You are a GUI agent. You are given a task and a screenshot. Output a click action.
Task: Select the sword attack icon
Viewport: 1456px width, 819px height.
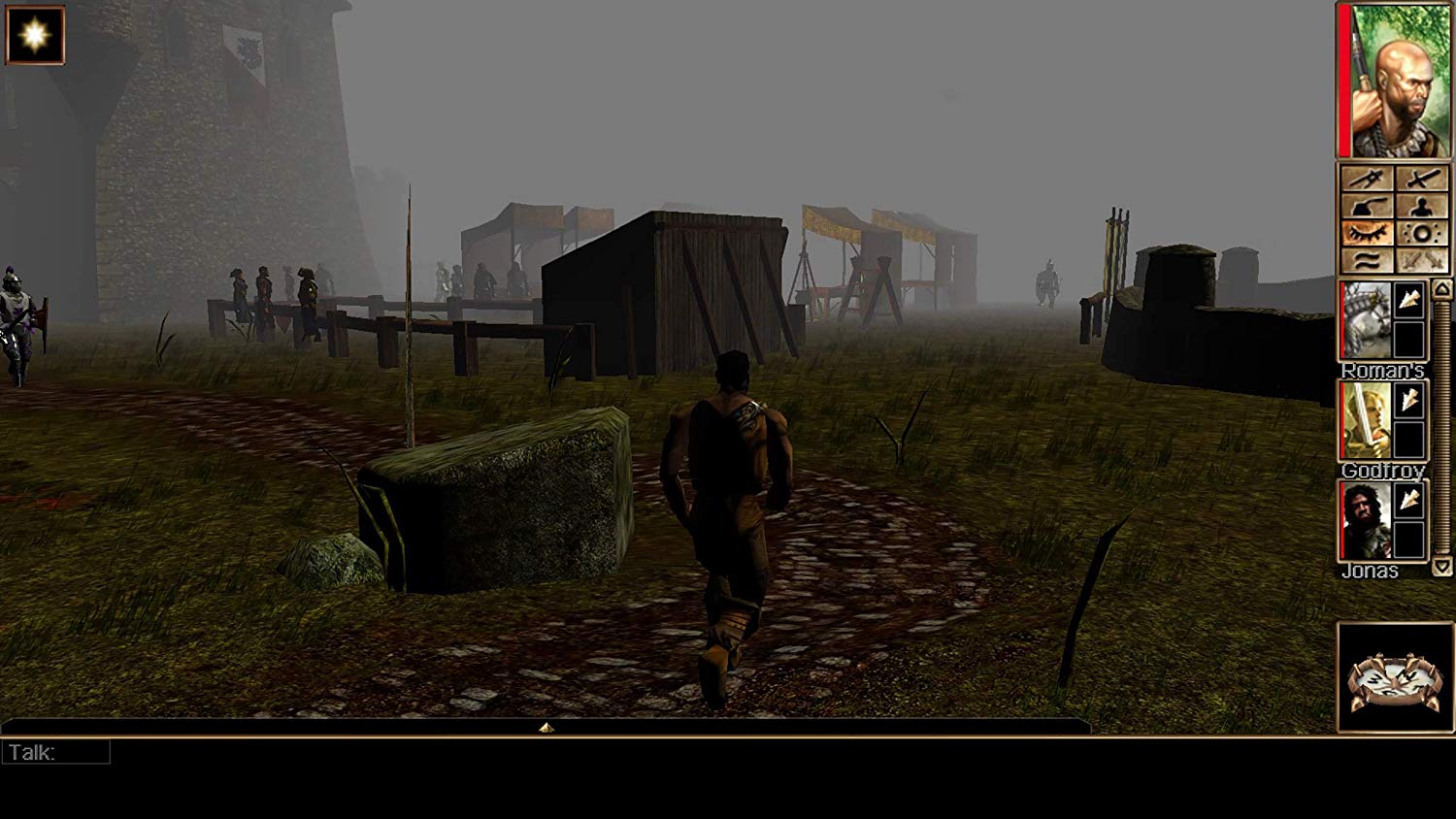[1423, 178]
